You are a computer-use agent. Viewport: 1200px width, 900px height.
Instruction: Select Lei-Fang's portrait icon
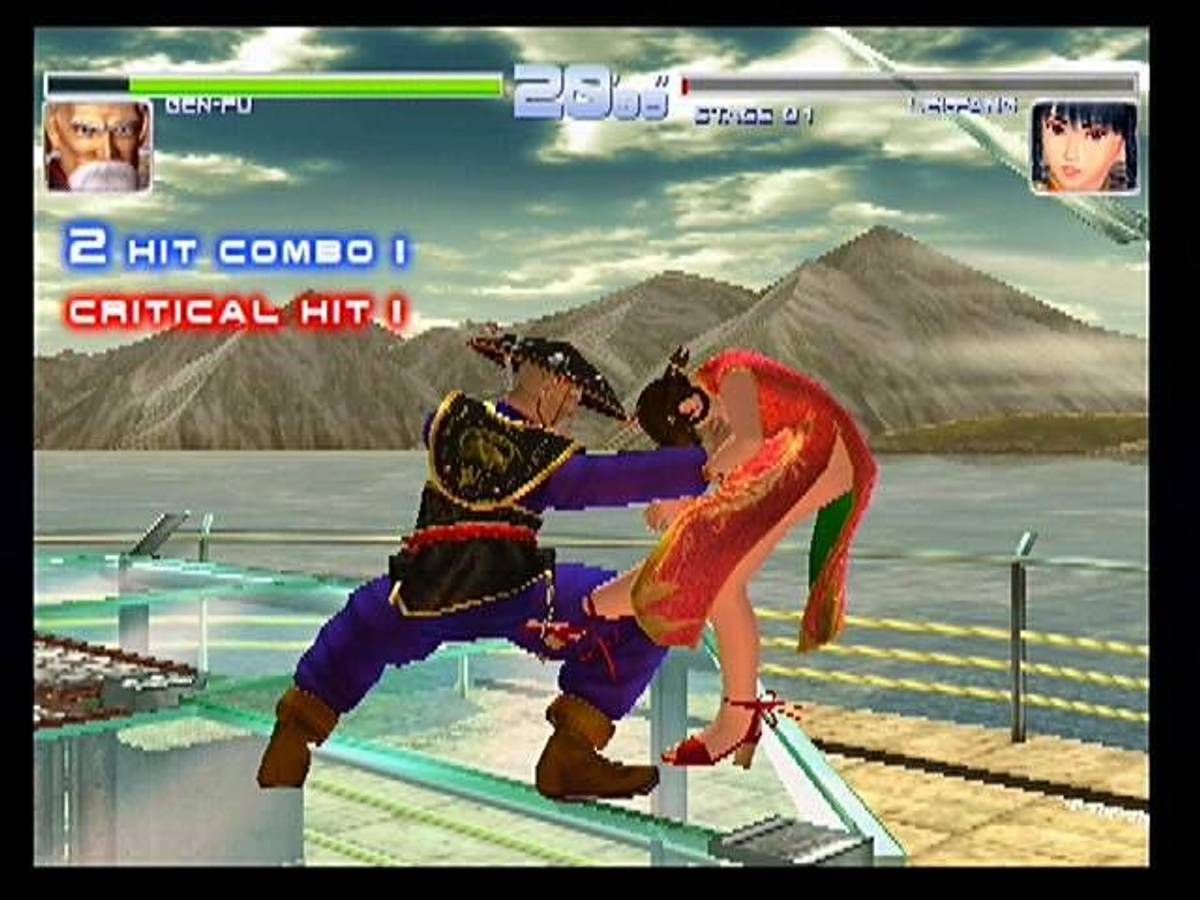[1084, 147]
